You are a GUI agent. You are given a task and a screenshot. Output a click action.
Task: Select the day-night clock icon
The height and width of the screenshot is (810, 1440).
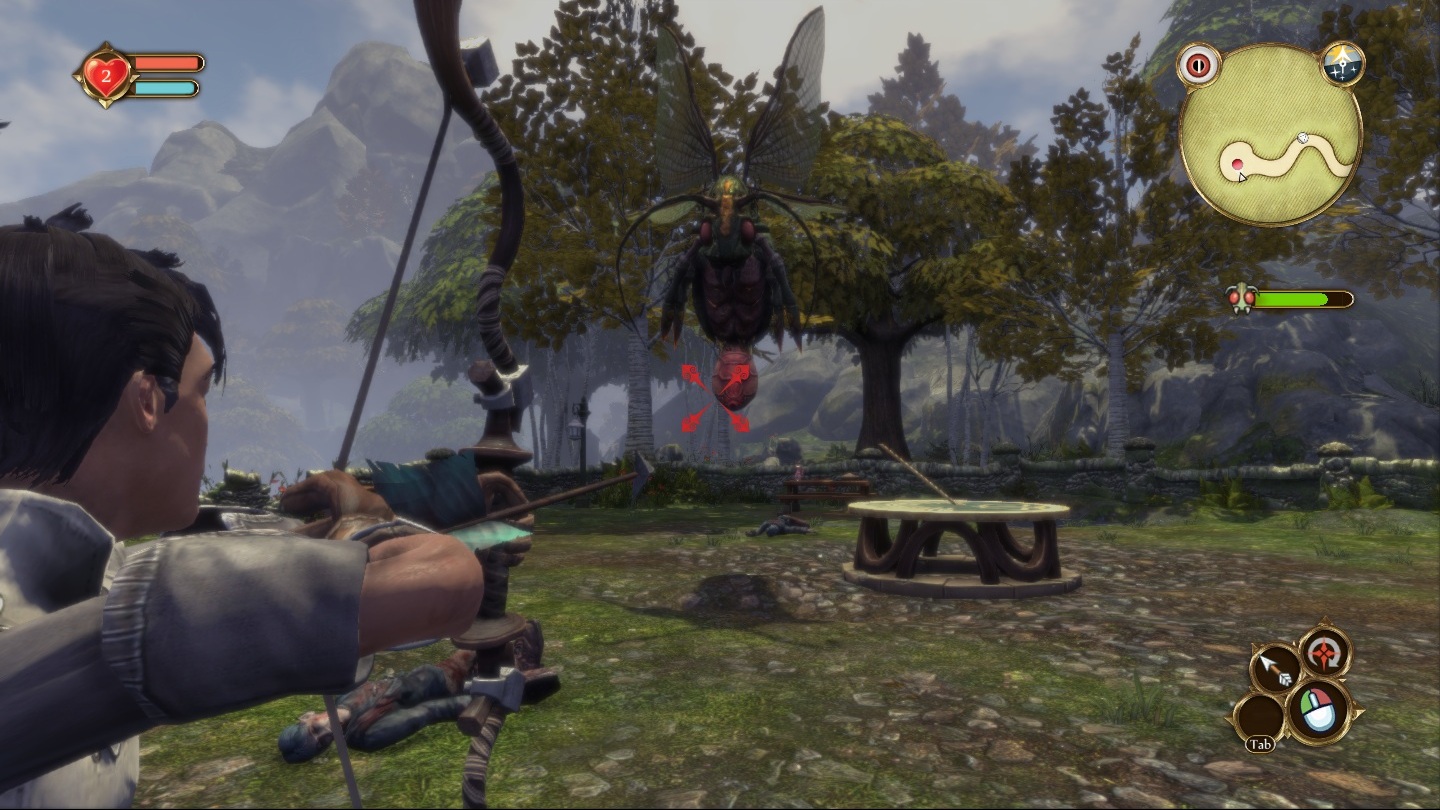pyautogui.click(x=1340, y=64)
